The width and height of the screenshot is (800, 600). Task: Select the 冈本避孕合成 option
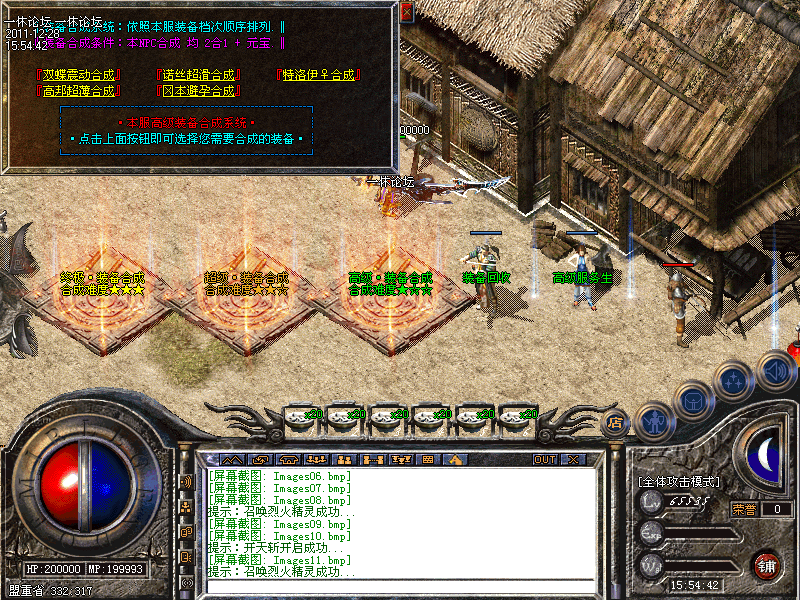click(x=199, y=91)
